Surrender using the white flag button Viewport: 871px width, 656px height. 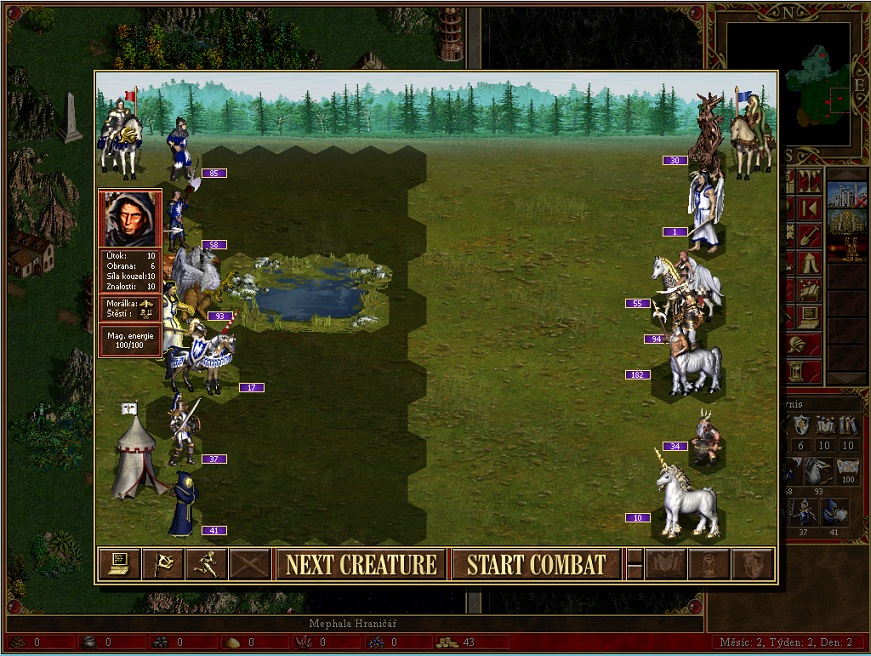click(x=161, y=564)
